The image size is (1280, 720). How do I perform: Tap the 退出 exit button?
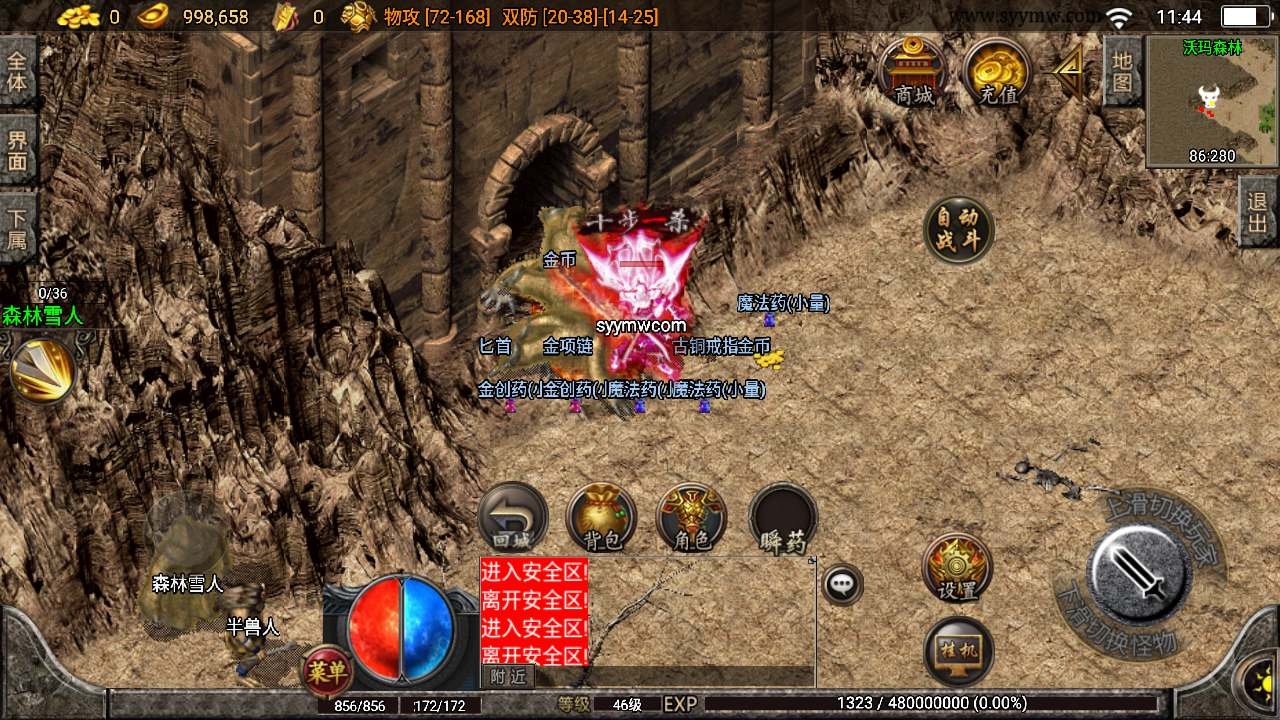[1258, 212]
